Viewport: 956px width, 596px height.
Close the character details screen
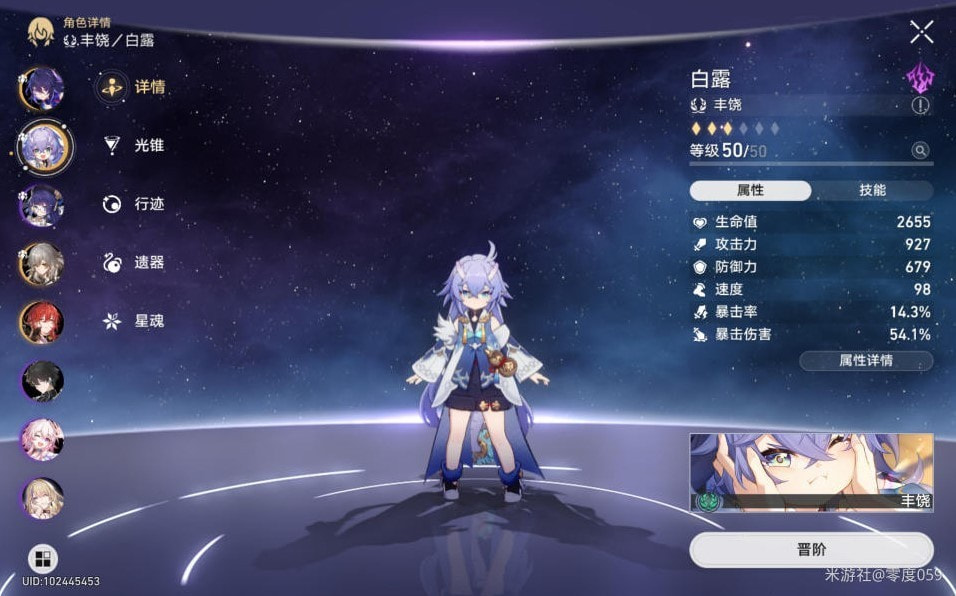tap(921, 32)
